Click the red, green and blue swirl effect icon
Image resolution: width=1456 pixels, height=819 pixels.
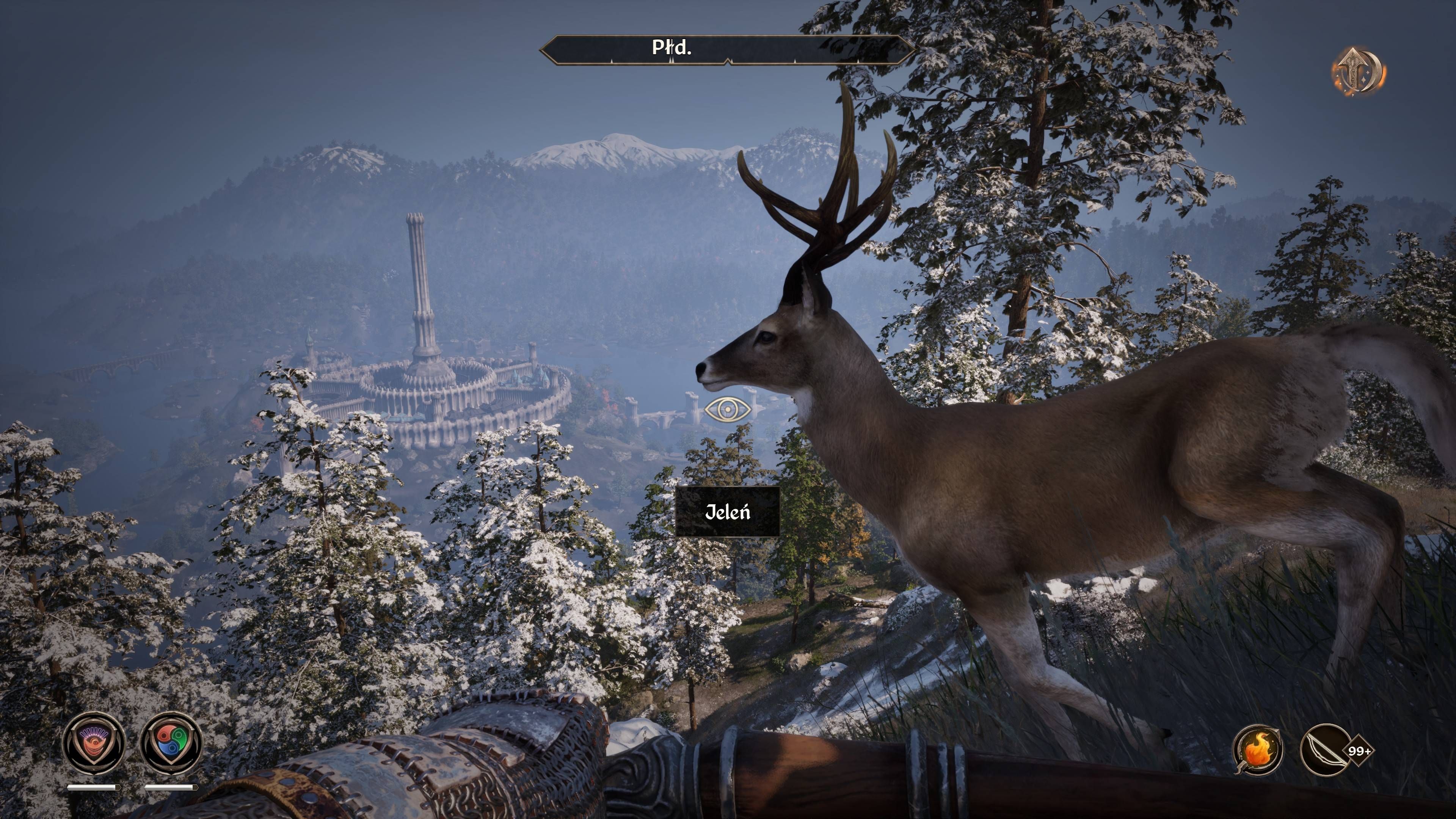(171, 742)
